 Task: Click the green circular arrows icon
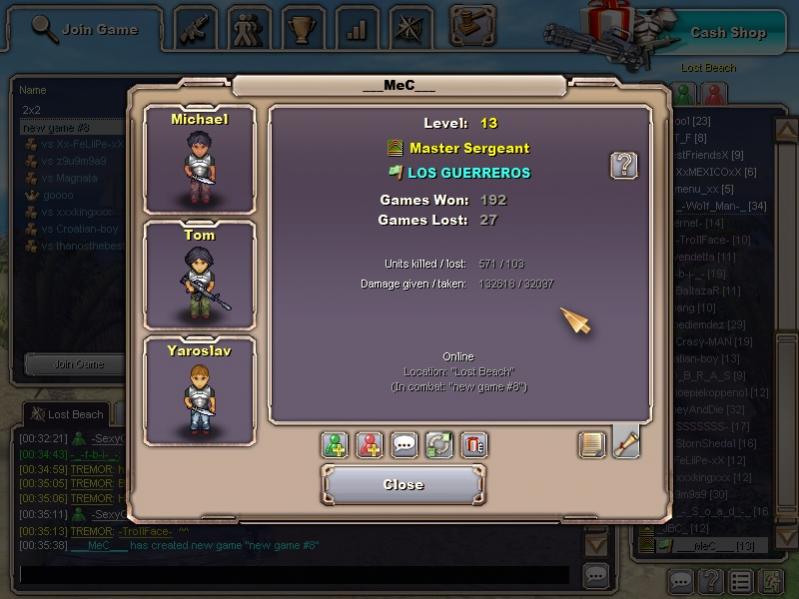439,445
